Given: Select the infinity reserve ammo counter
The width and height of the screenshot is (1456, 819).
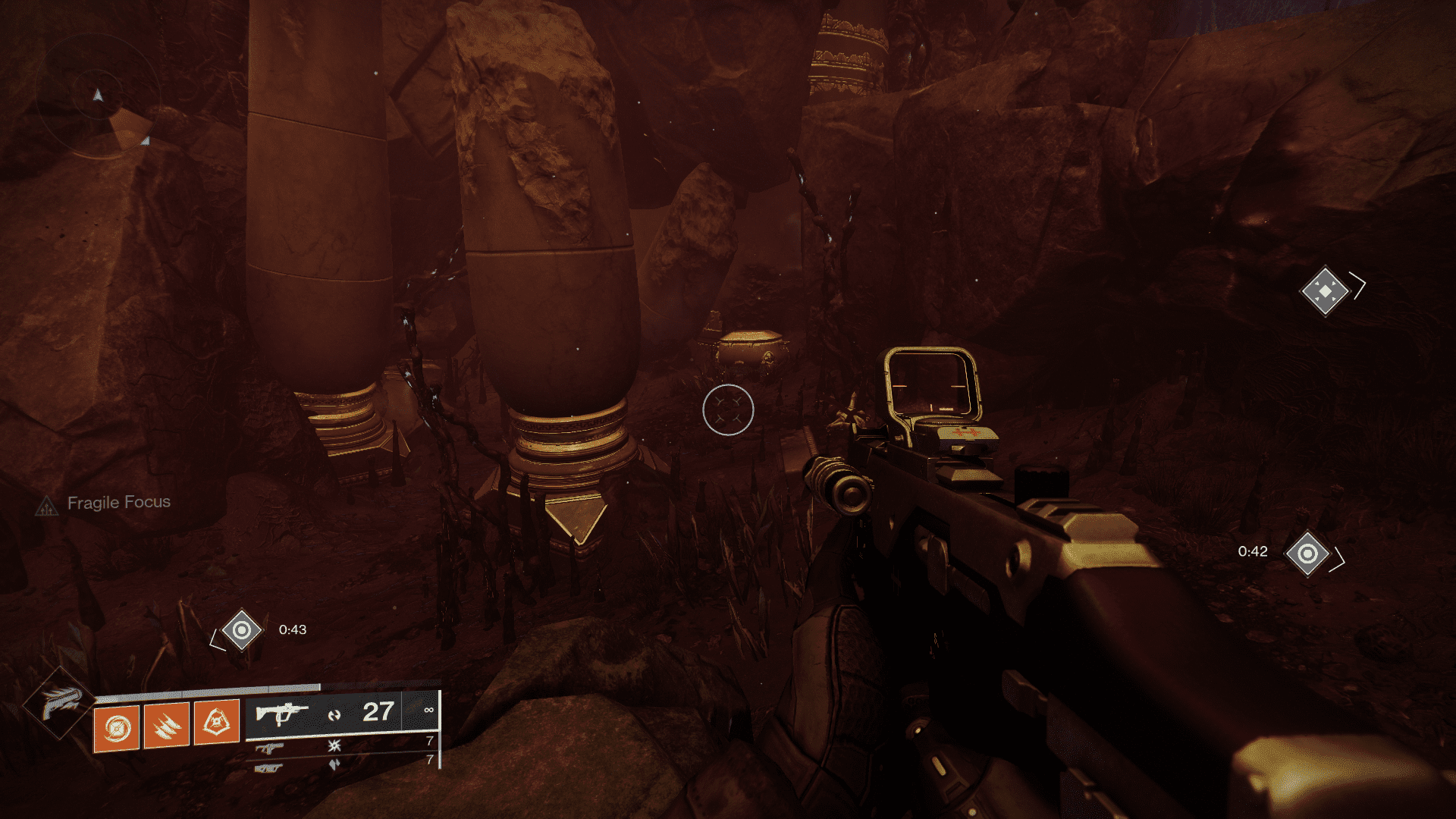Looking at the screenshot, I should click(x=431, y=711).
